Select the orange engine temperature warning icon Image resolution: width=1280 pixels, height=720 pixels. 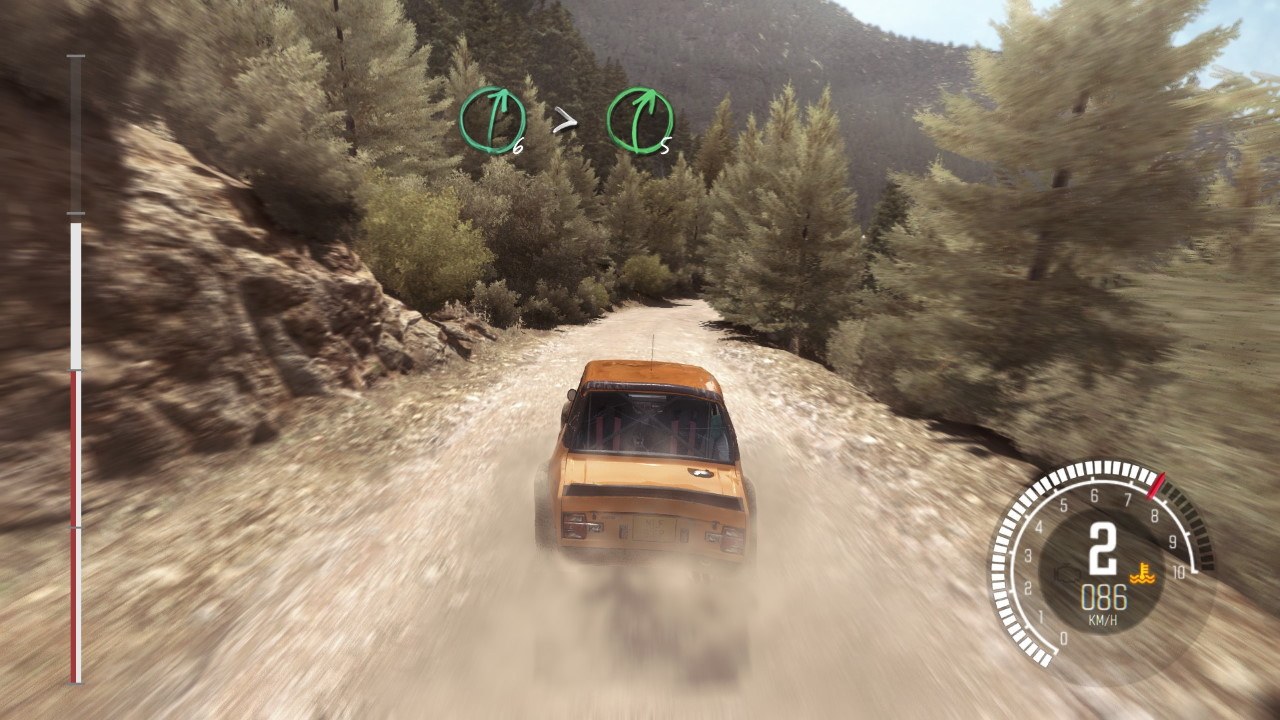(1137, 574)
